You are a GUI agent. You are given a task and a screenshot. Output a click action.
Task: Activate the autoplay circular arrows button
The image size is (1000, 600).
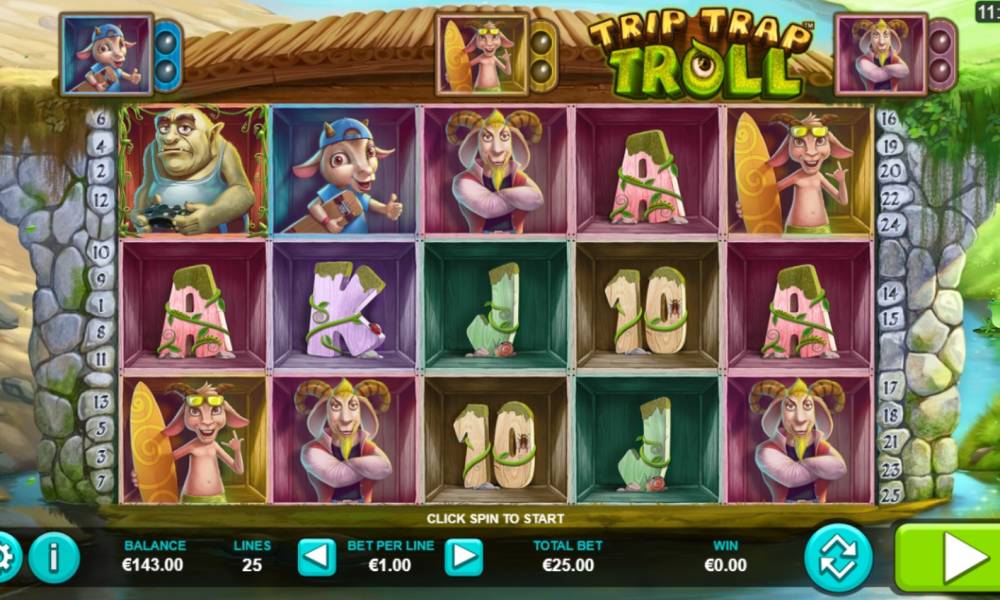[838, 558]
